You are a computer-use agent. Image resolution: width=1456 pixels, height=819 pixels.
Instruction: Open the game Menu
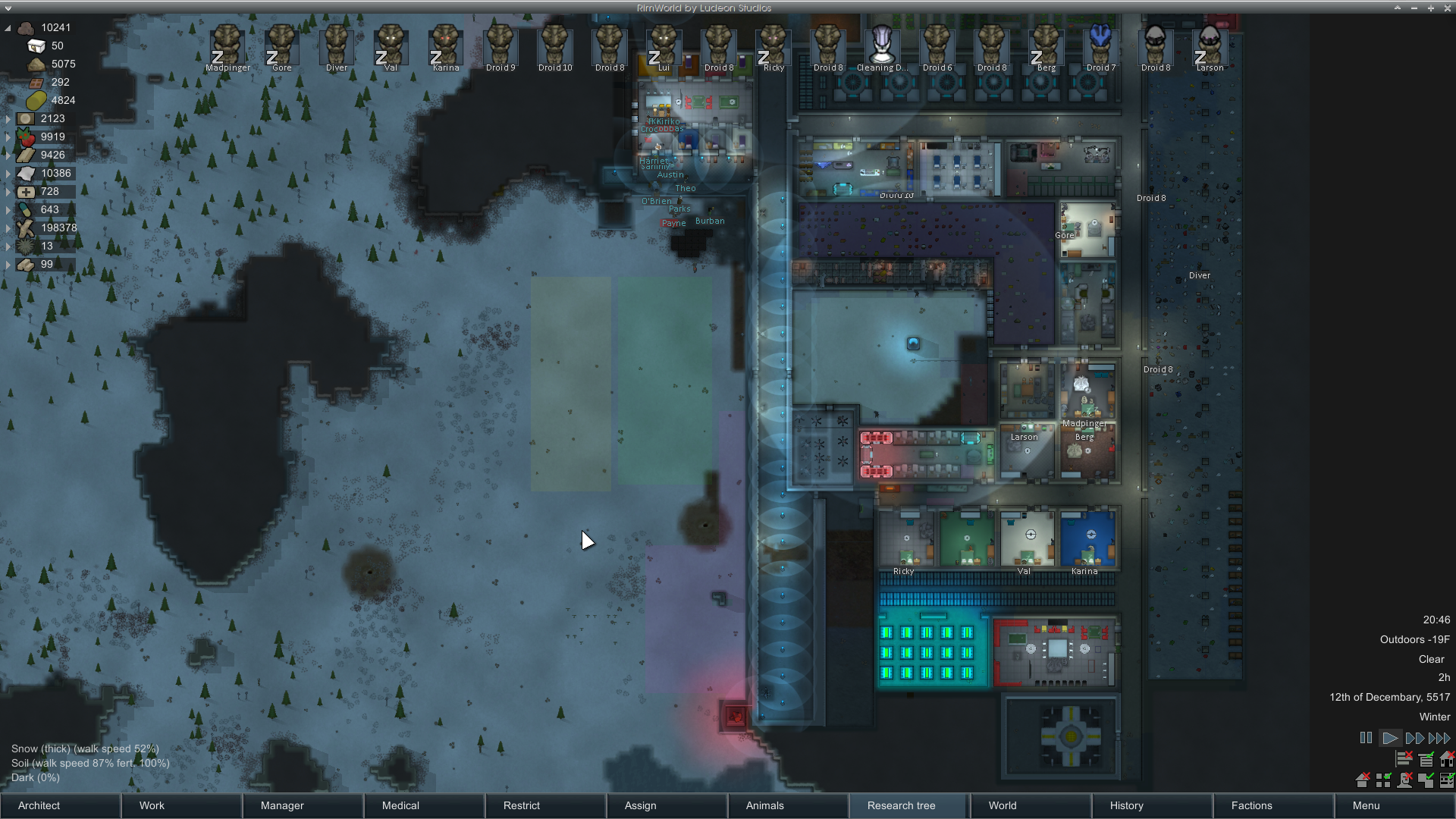click(1394, 805)
